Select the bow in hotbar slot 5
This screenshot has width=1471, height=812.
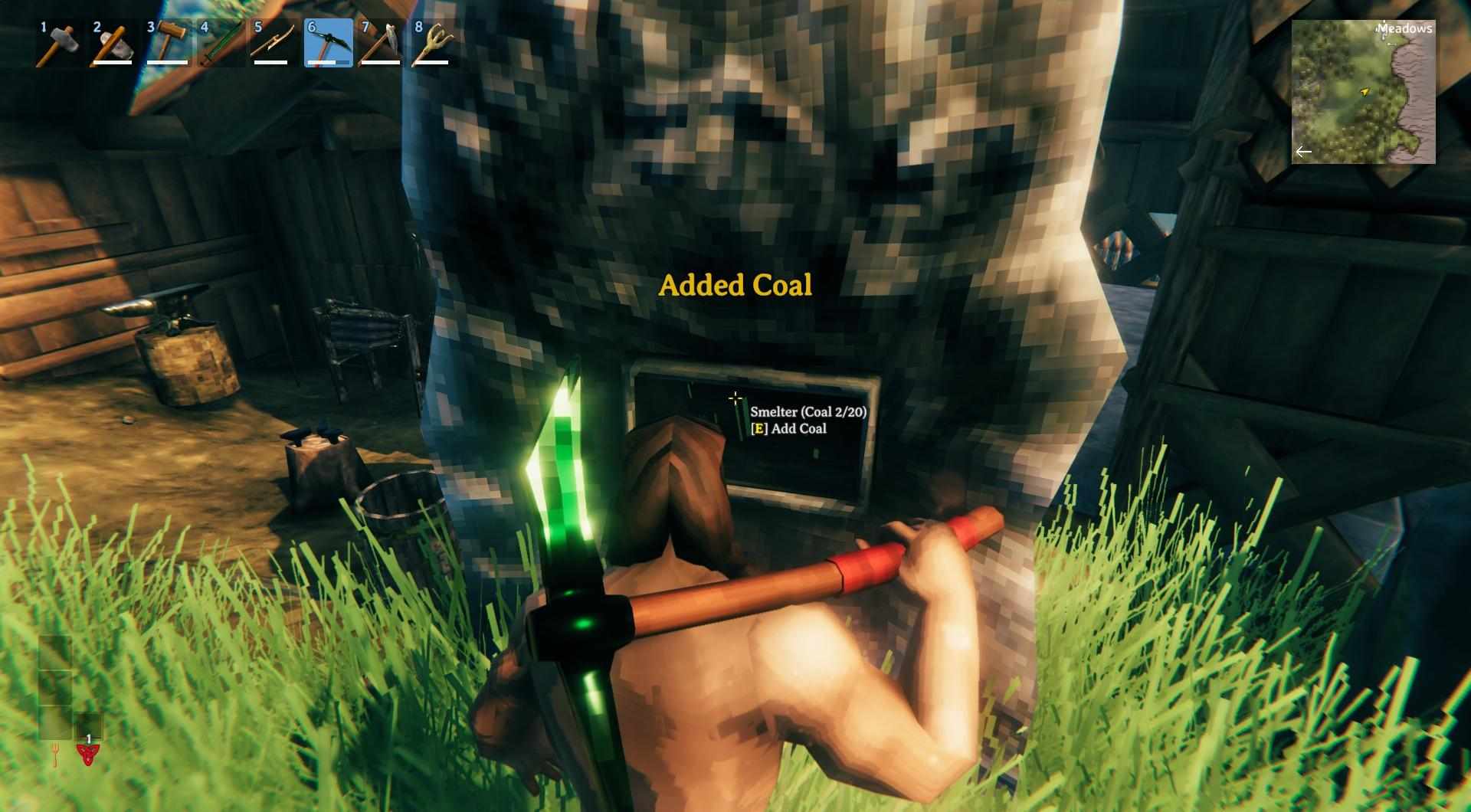pyautogui.click(x=274, y=44)
